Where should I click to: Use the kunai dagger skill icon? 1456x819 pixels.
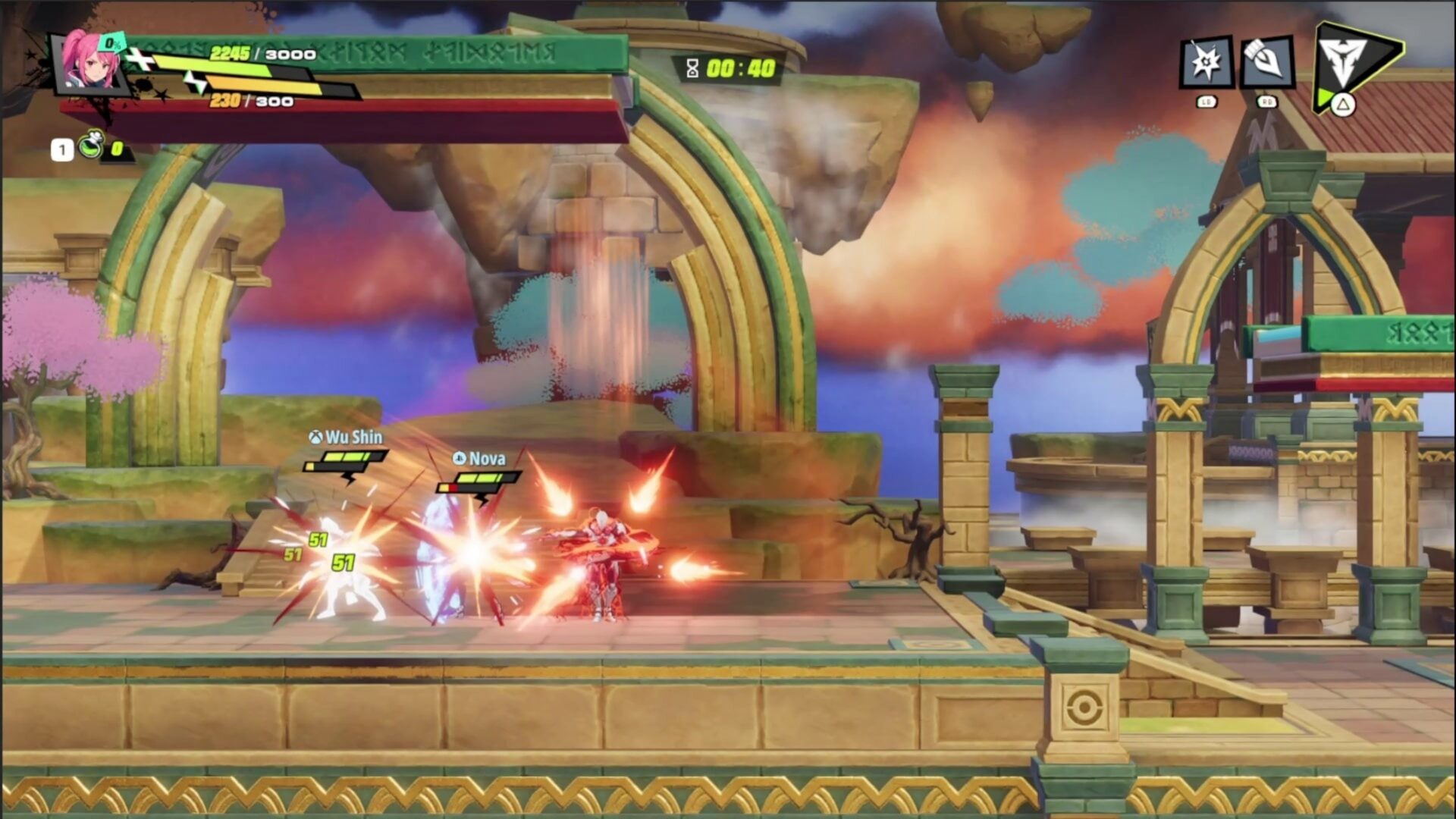(x=1266, y=62)
